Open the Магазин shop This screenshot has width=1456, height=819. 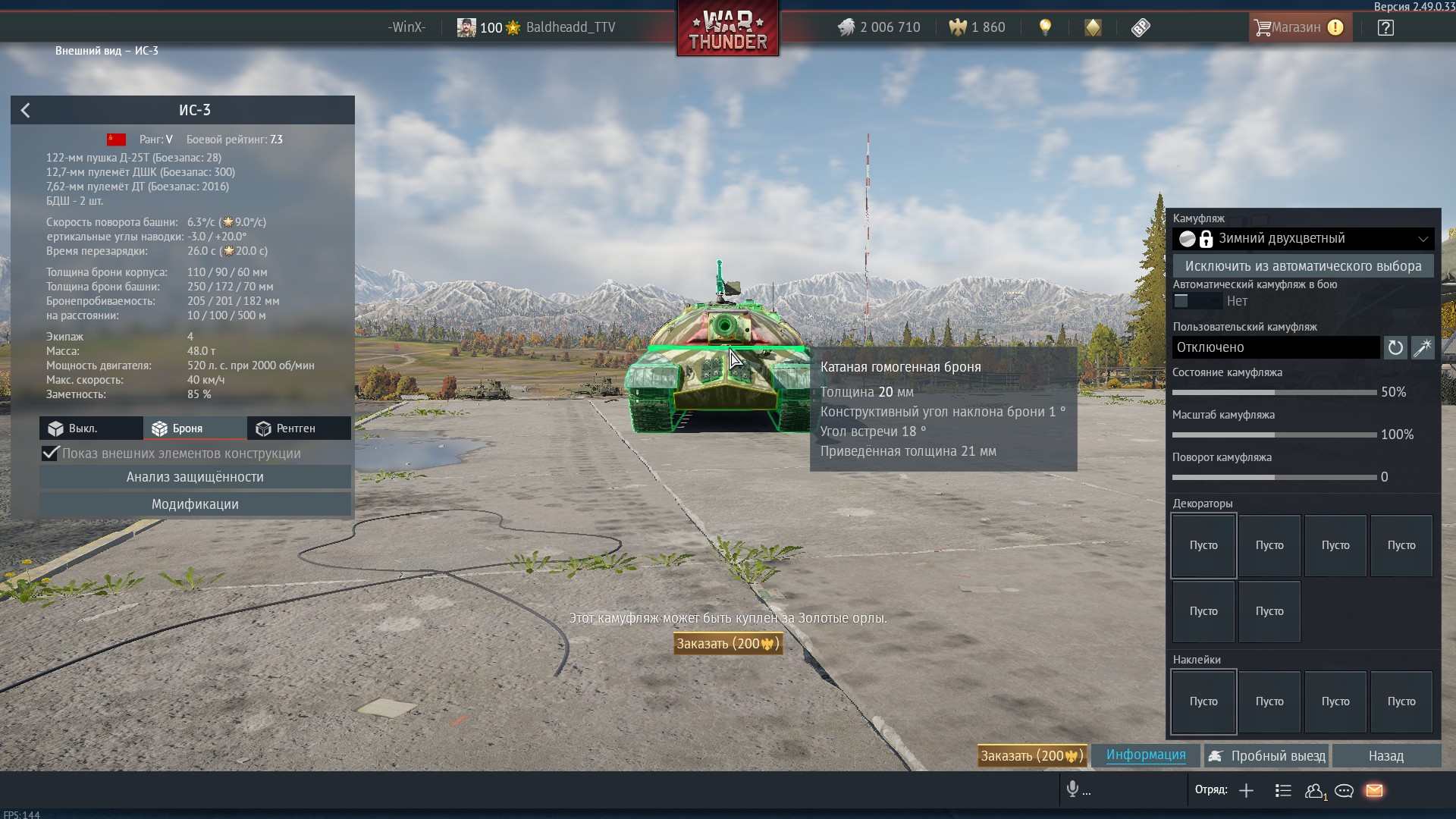point(1299,28)
